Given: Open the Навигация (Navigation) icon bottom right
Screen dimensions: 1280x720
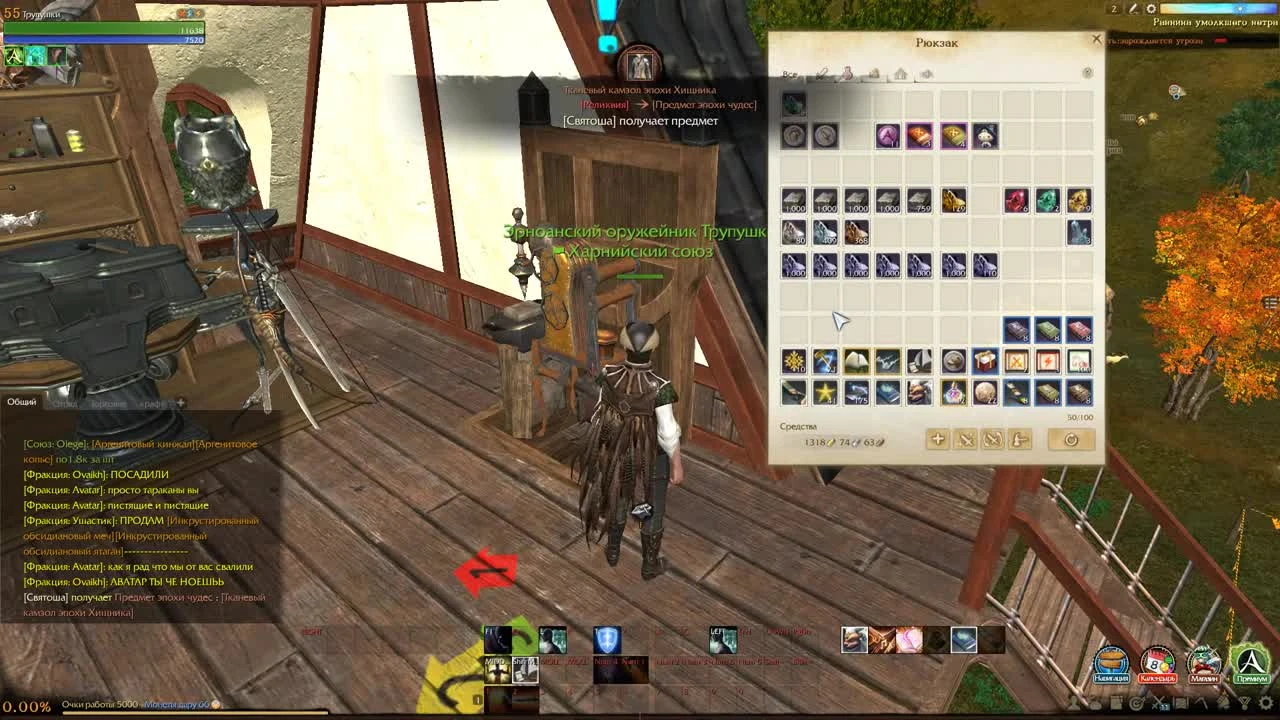Looking at the screenshot, I should click(1113, 663).
